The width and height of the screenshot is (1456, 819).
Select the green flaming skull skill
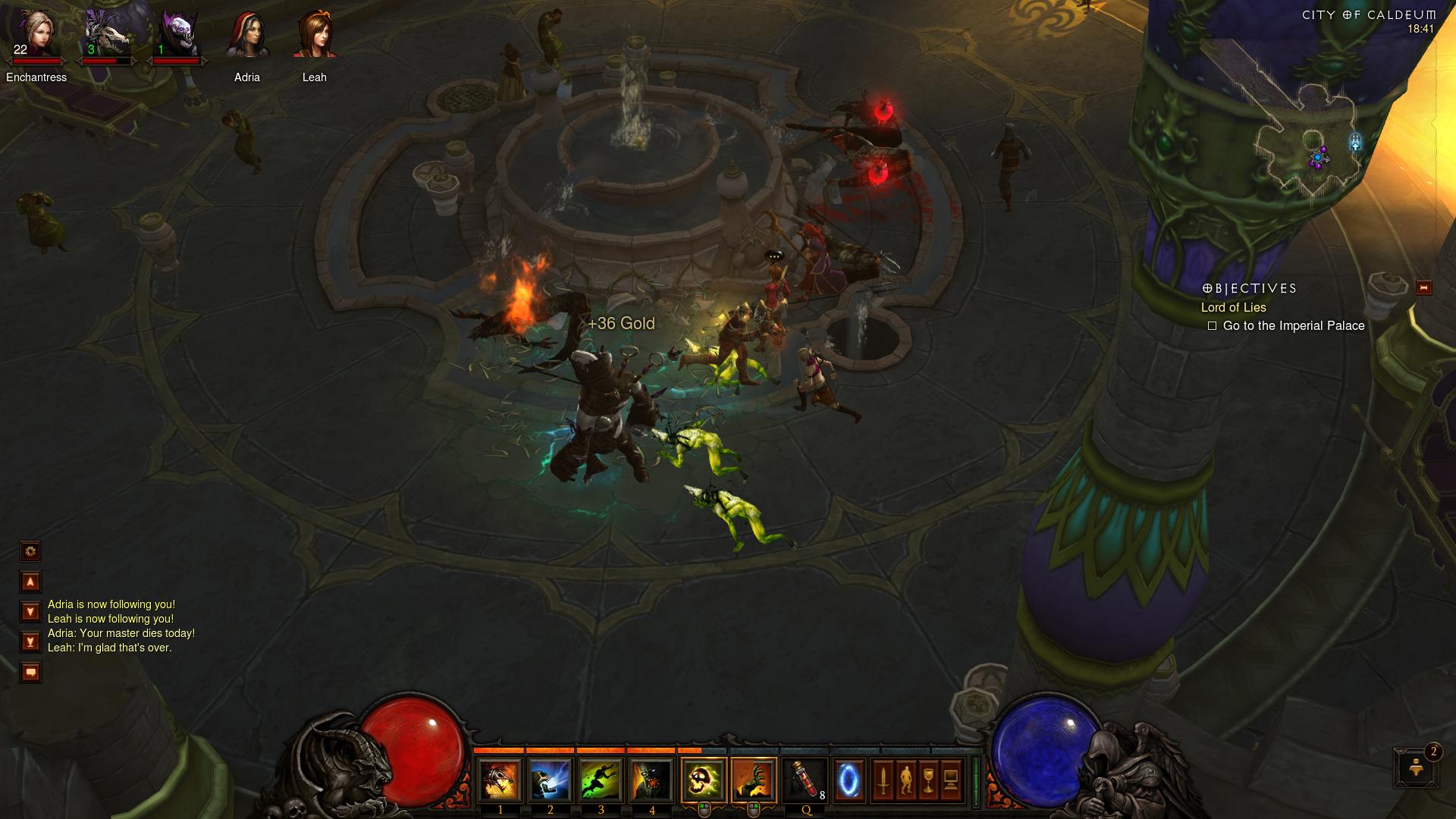pyautogui.click(x=704, y=780)
